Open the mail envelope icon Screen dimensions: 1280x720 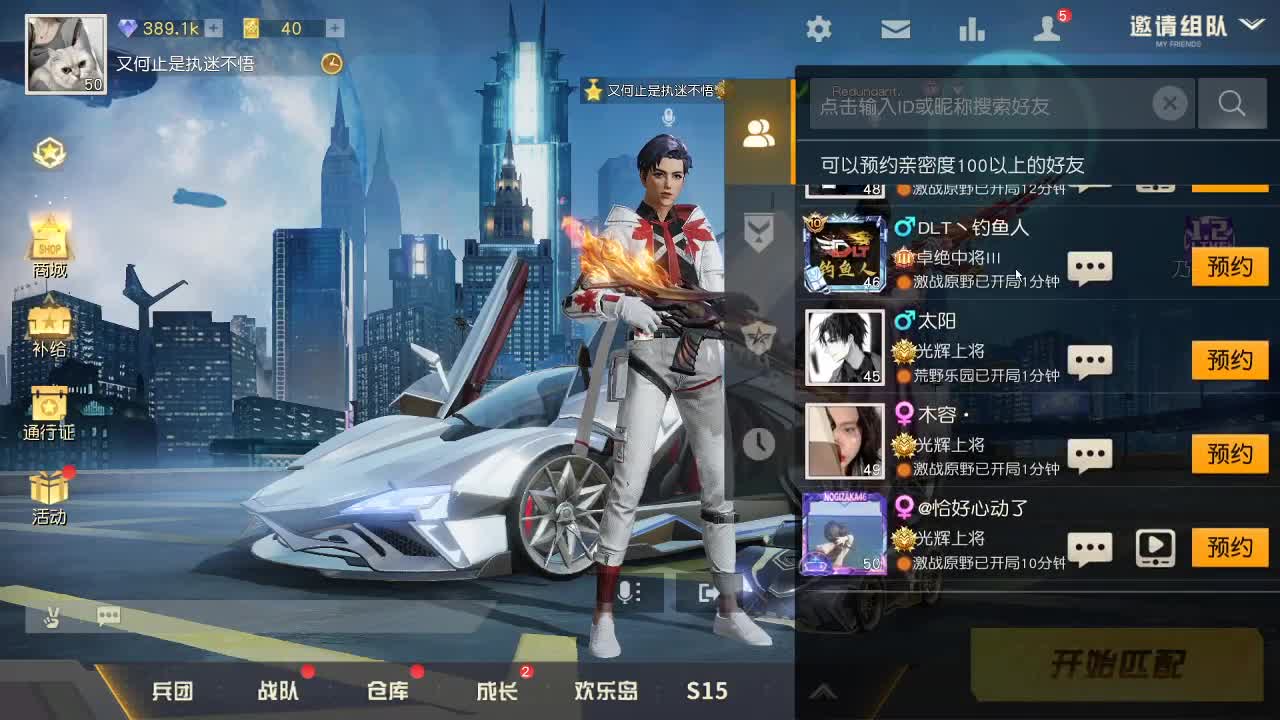895,29
